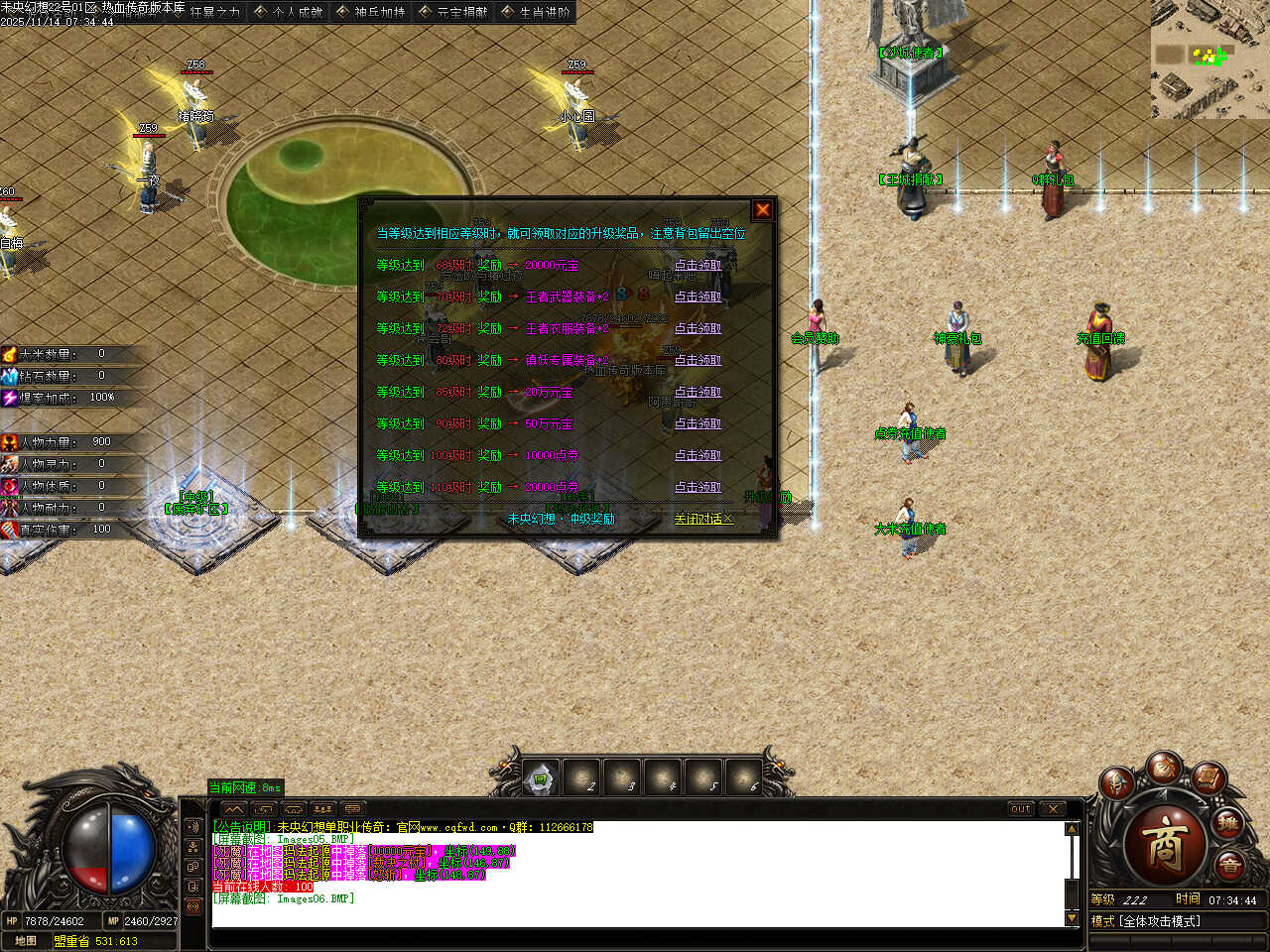Claim the 20000点券 reward for level 110

click(x=698, y=487)
